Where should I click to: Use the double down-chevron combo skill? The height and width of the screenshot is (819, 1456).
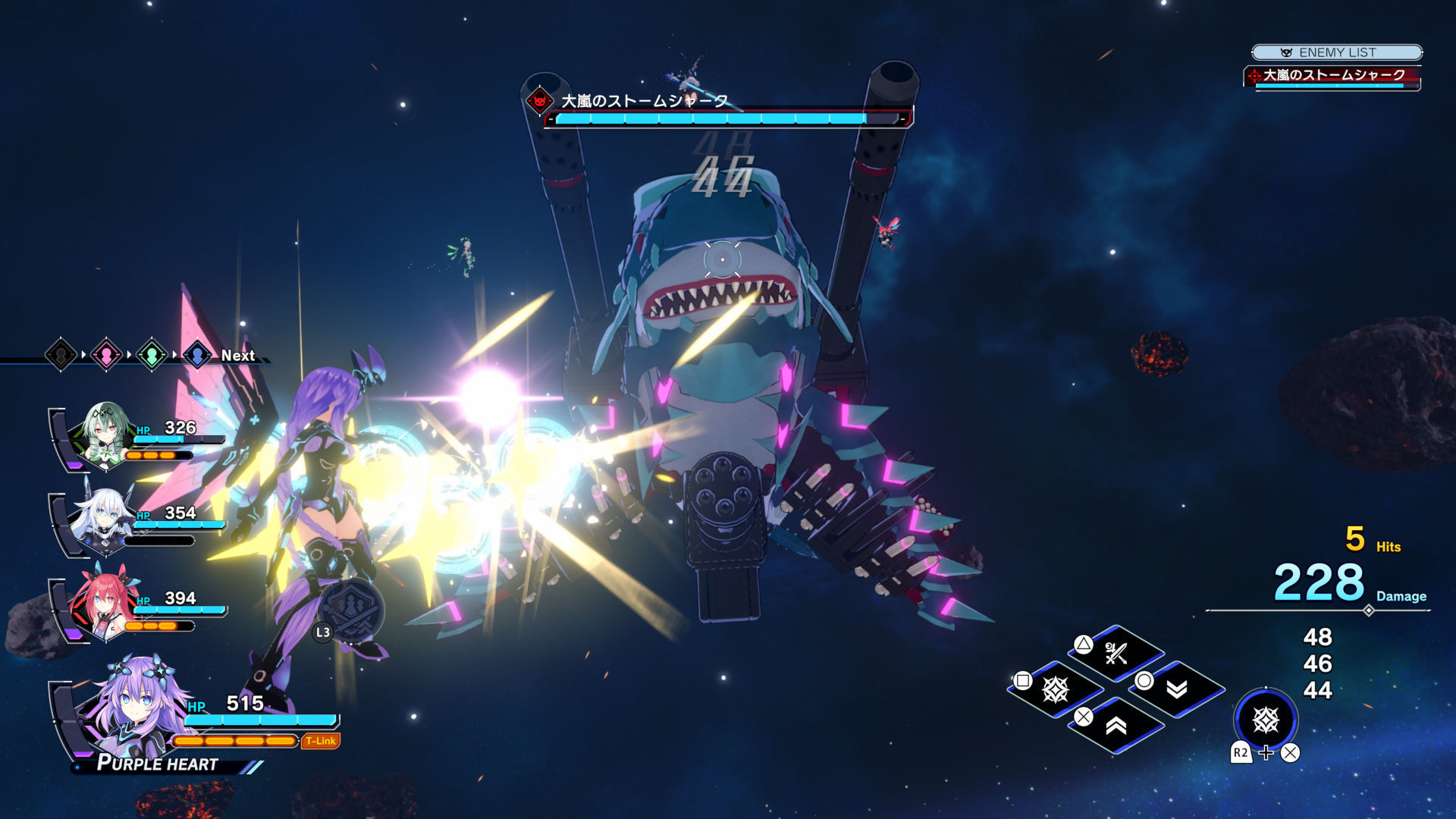pos(1176,689)
